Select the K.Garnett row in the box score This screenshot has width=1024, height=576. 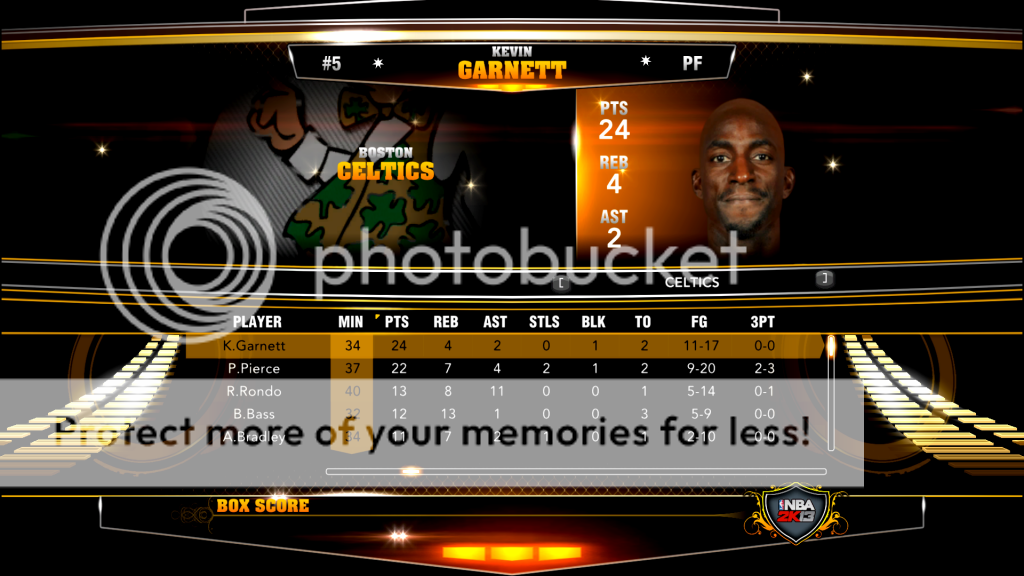[x=255, y=346]
